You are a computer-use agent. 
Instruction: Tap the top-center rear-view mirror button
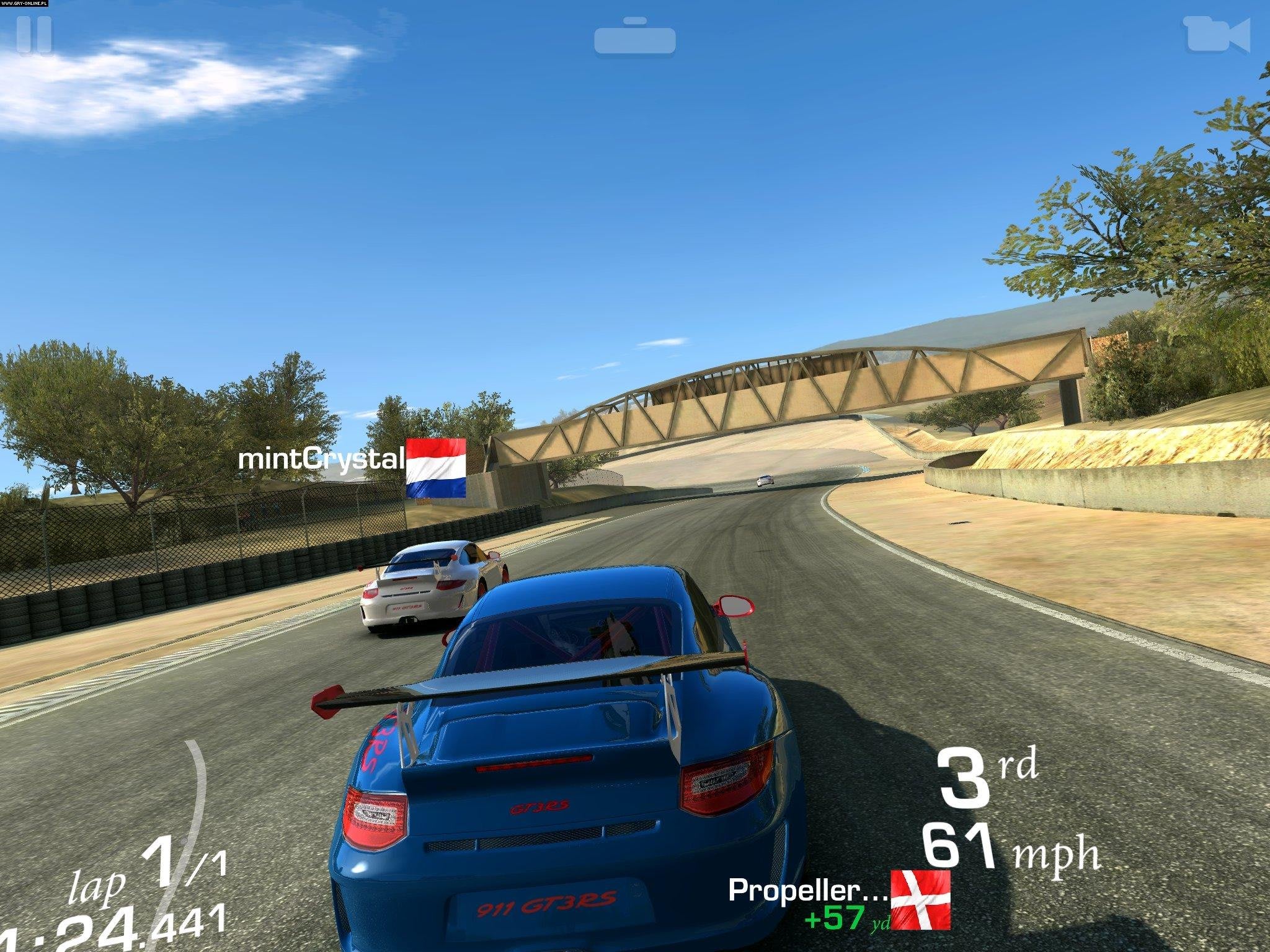[x=634, y=38]
